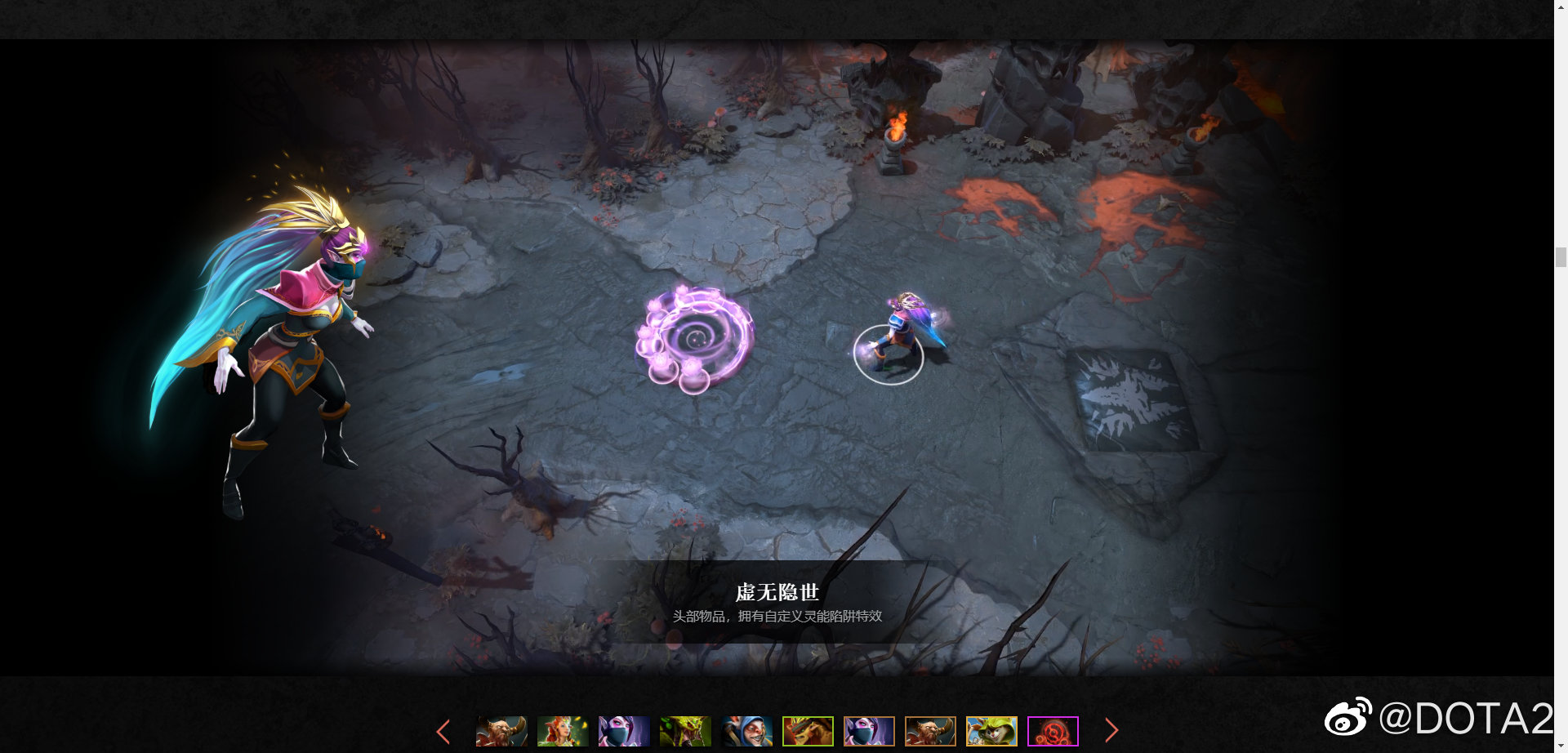Click the magenta-bordered red ward effect icon

1053,732
